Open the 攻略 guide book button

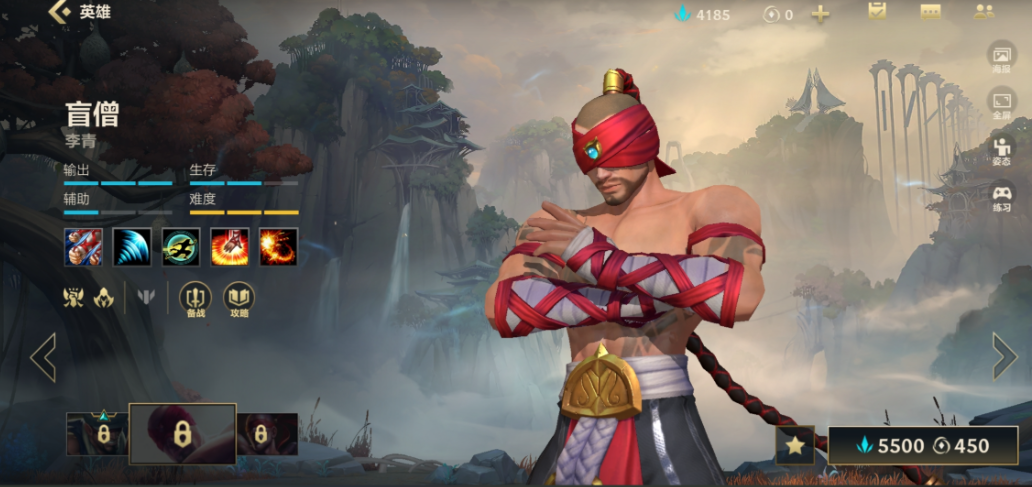tap(239, 299)
